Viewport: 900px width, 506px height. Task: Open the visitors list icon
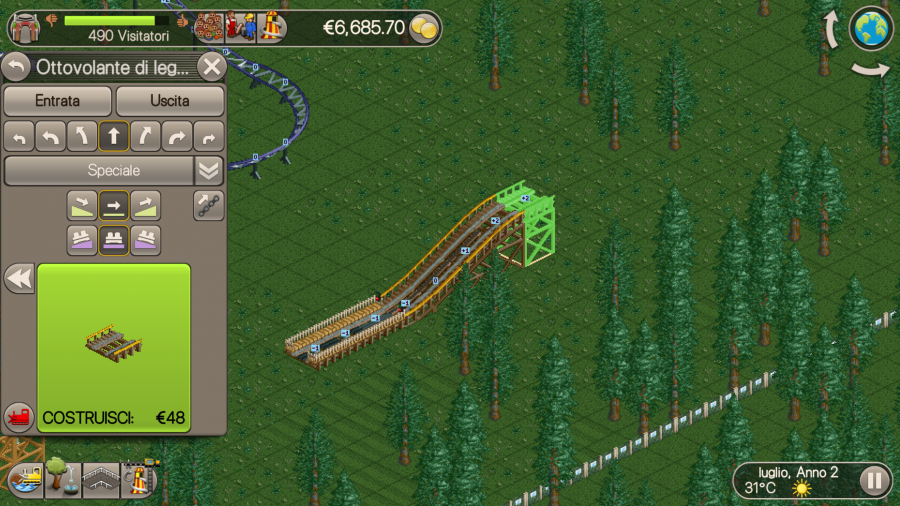pos(209,26)
